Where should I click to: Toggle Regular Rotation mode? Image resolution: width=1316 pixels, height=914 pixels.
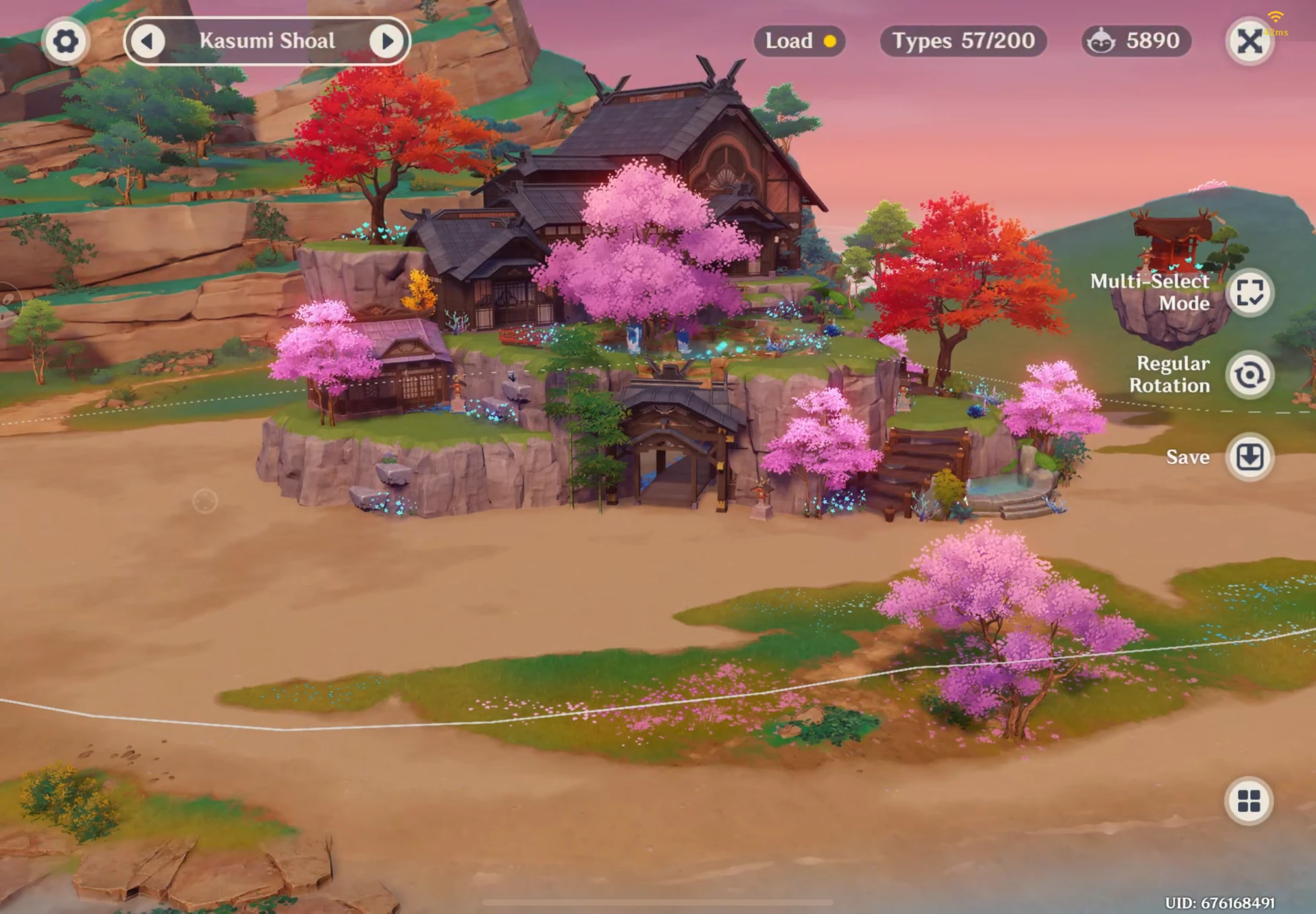1250,375
